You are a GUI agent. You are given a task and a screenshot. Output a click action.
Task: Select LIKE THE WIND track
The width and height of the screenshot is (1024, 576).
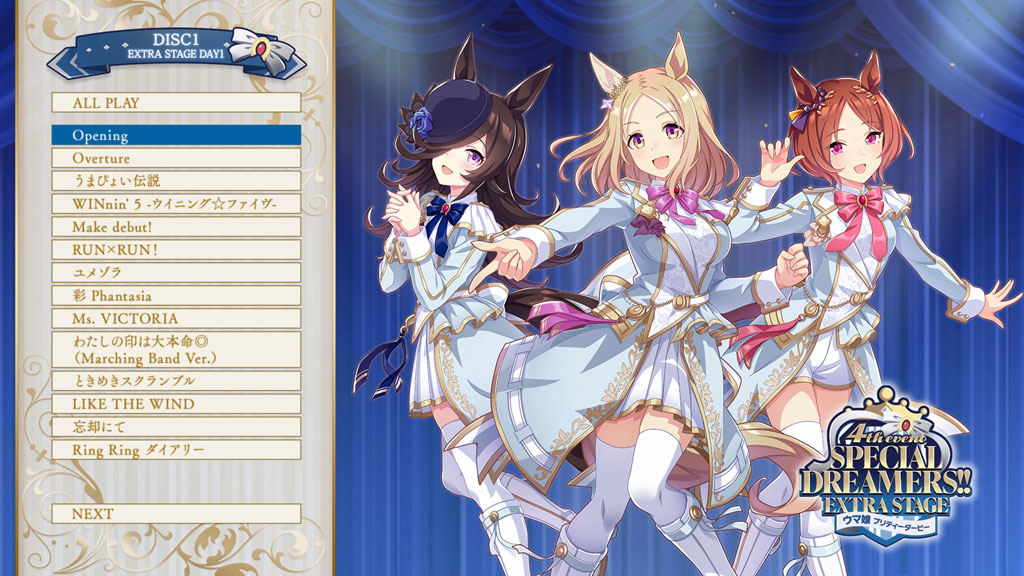point(176,404)
